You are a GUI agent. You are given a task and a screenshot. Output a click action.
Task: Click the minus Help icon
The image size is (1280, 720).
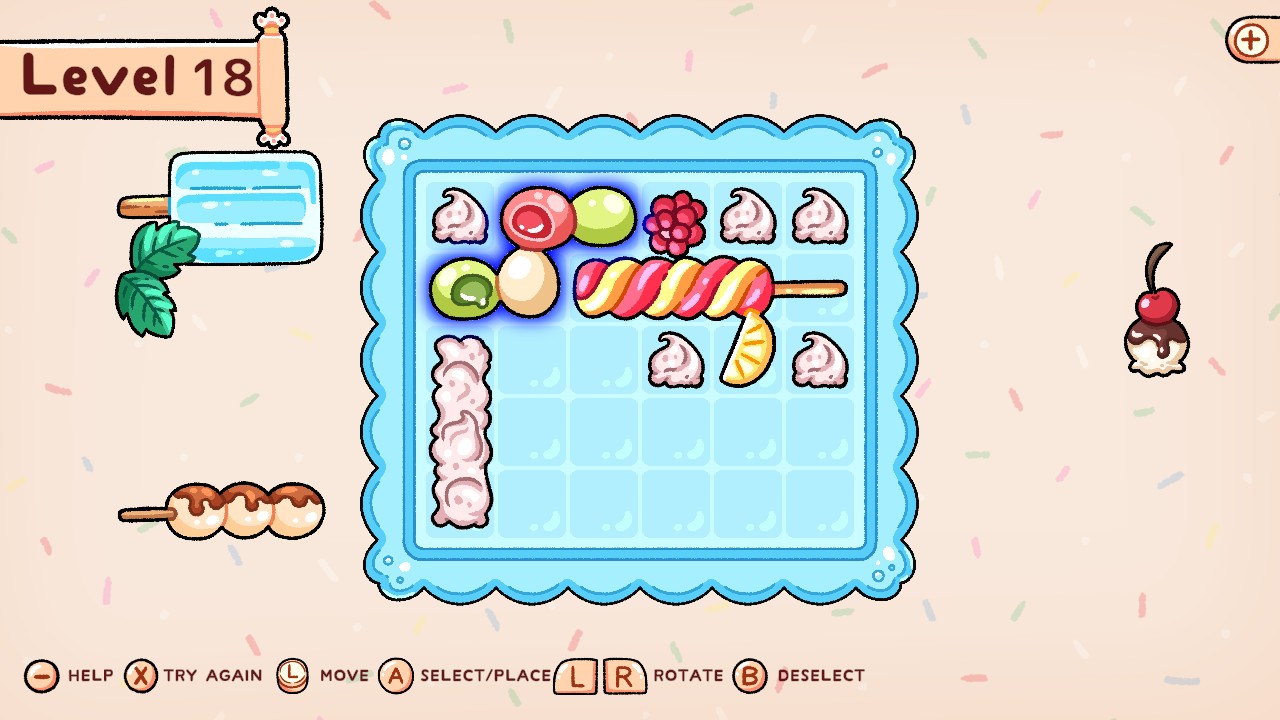40,676
